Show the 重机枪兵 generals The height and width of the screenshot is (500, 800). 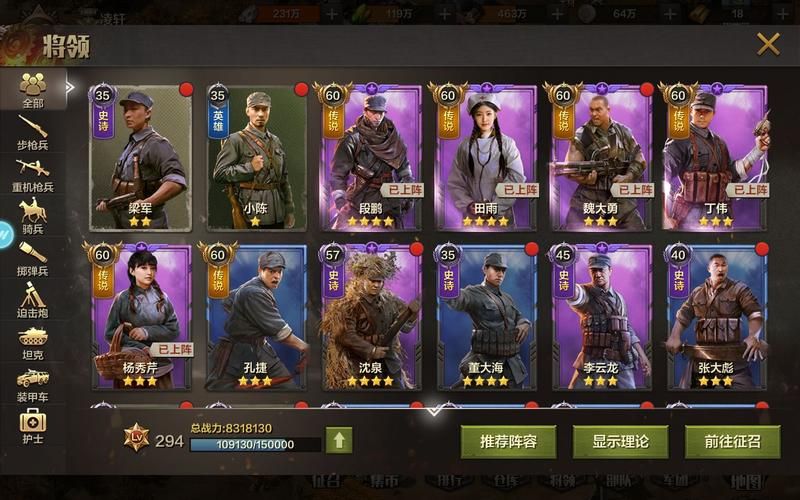tap(33, 172)
